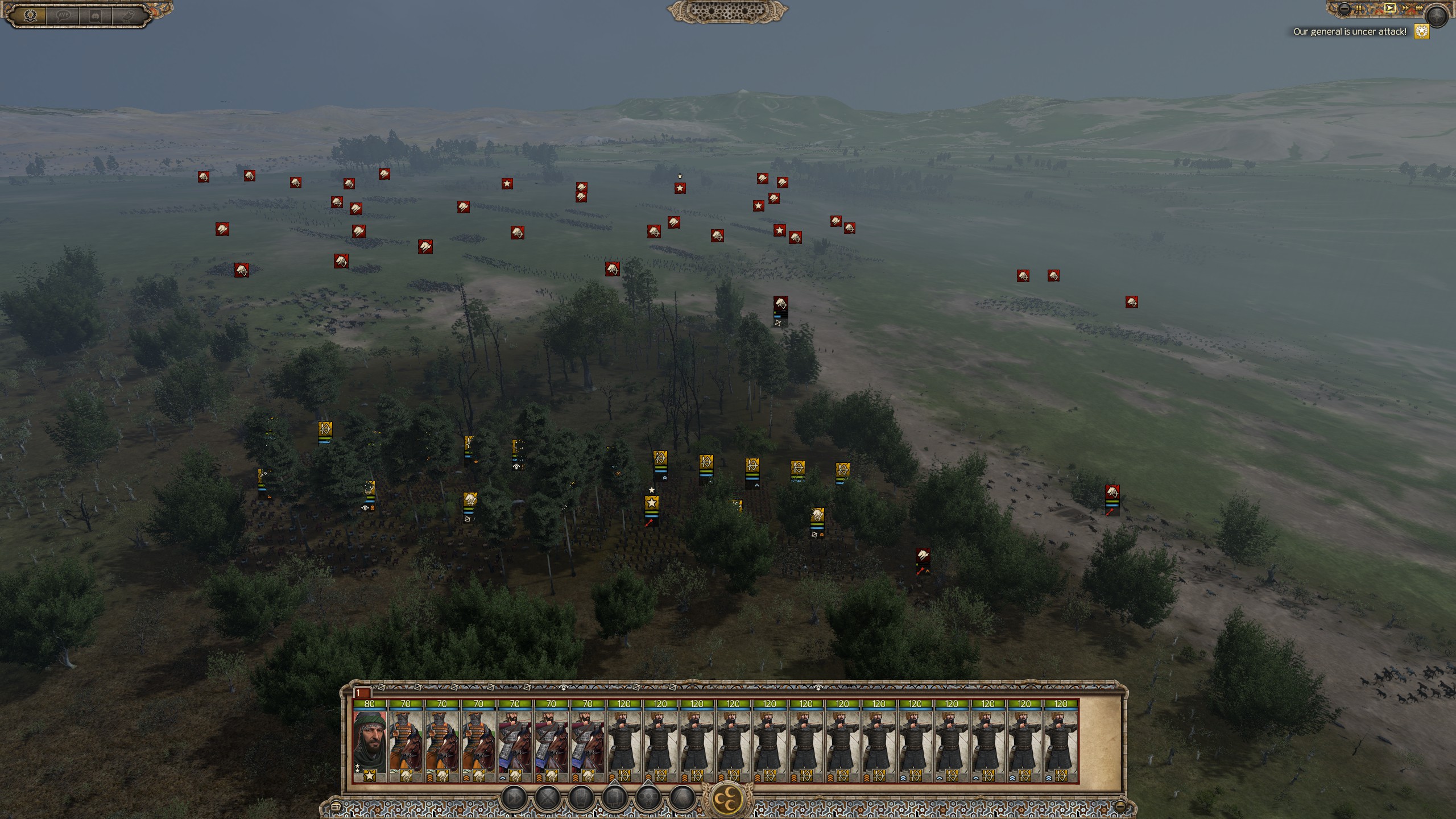This screenshot has height=819, width=1456.
Task: Open the laurel wreath objectives button
Action: 31,15
